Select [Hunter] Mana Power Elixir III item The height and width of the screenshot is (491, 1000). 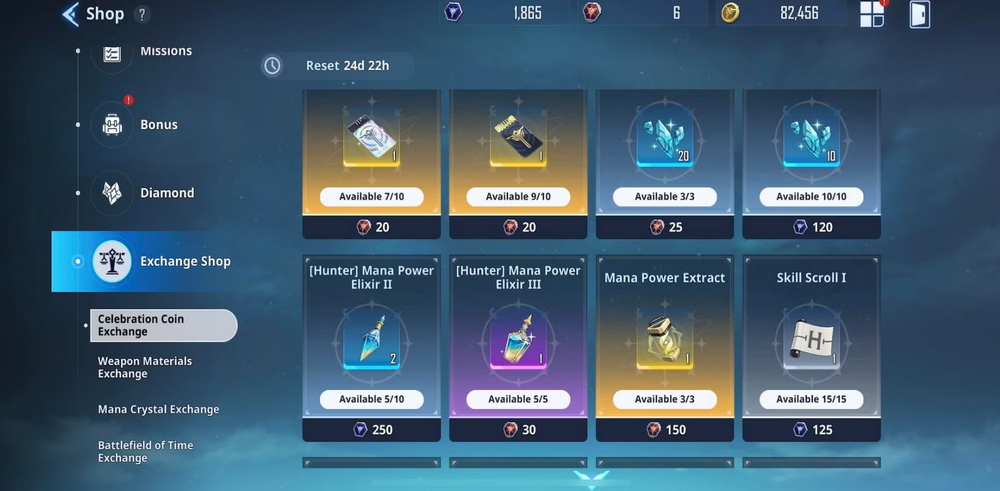pos(518,347)
